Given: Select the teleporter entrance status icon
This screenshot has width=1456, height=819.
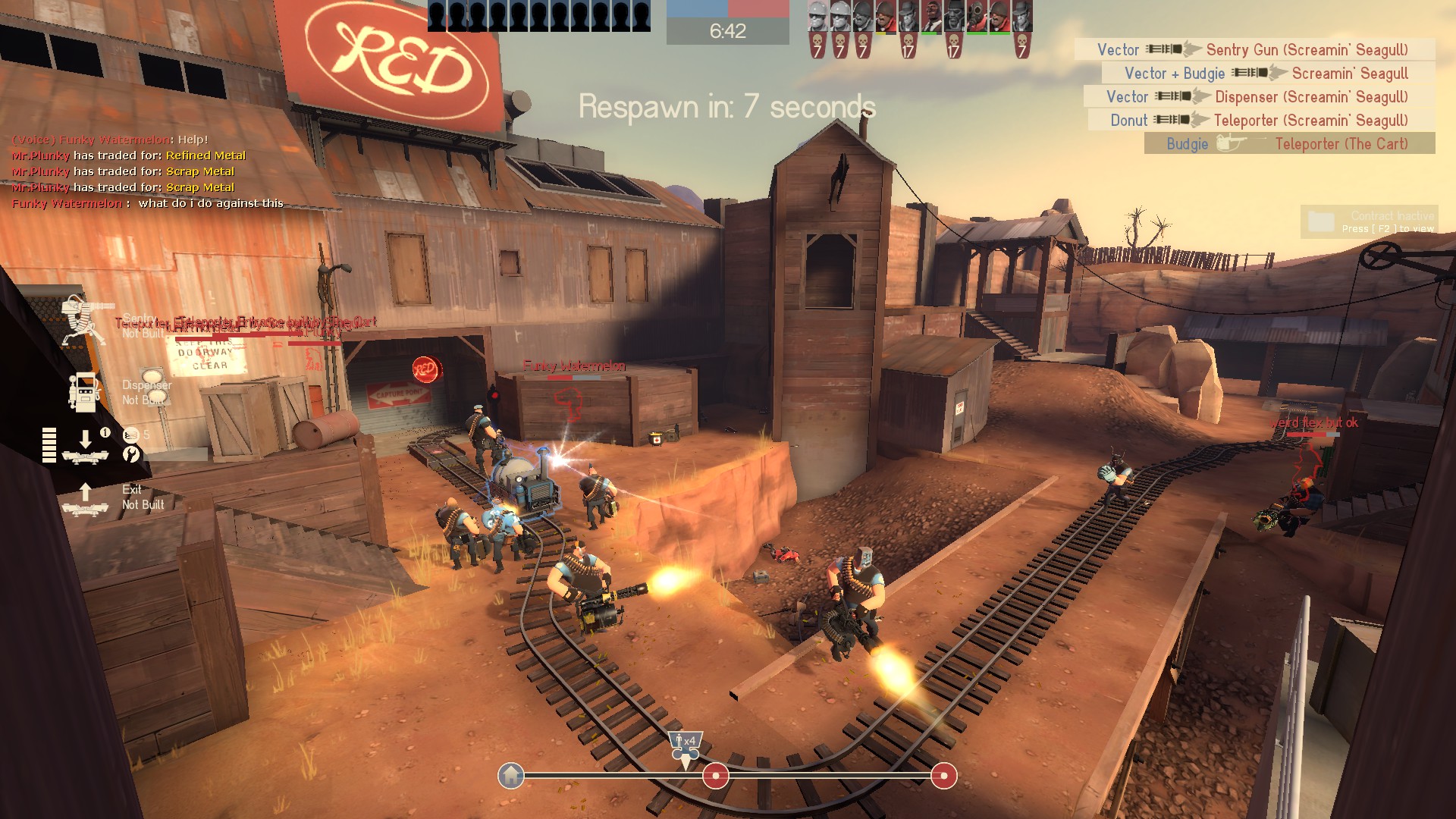Looking at the screenshot, I should click(85, 446).
